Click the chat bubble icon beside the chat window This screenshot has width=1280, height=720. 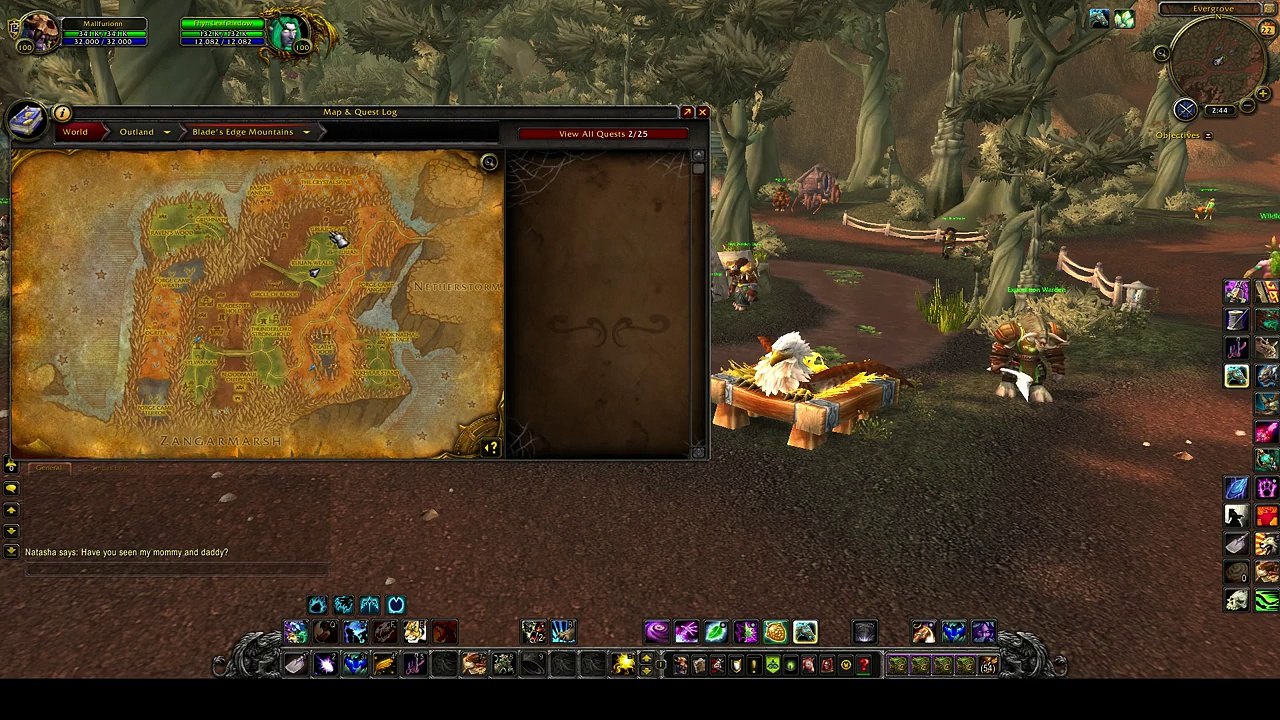point(11,488)
